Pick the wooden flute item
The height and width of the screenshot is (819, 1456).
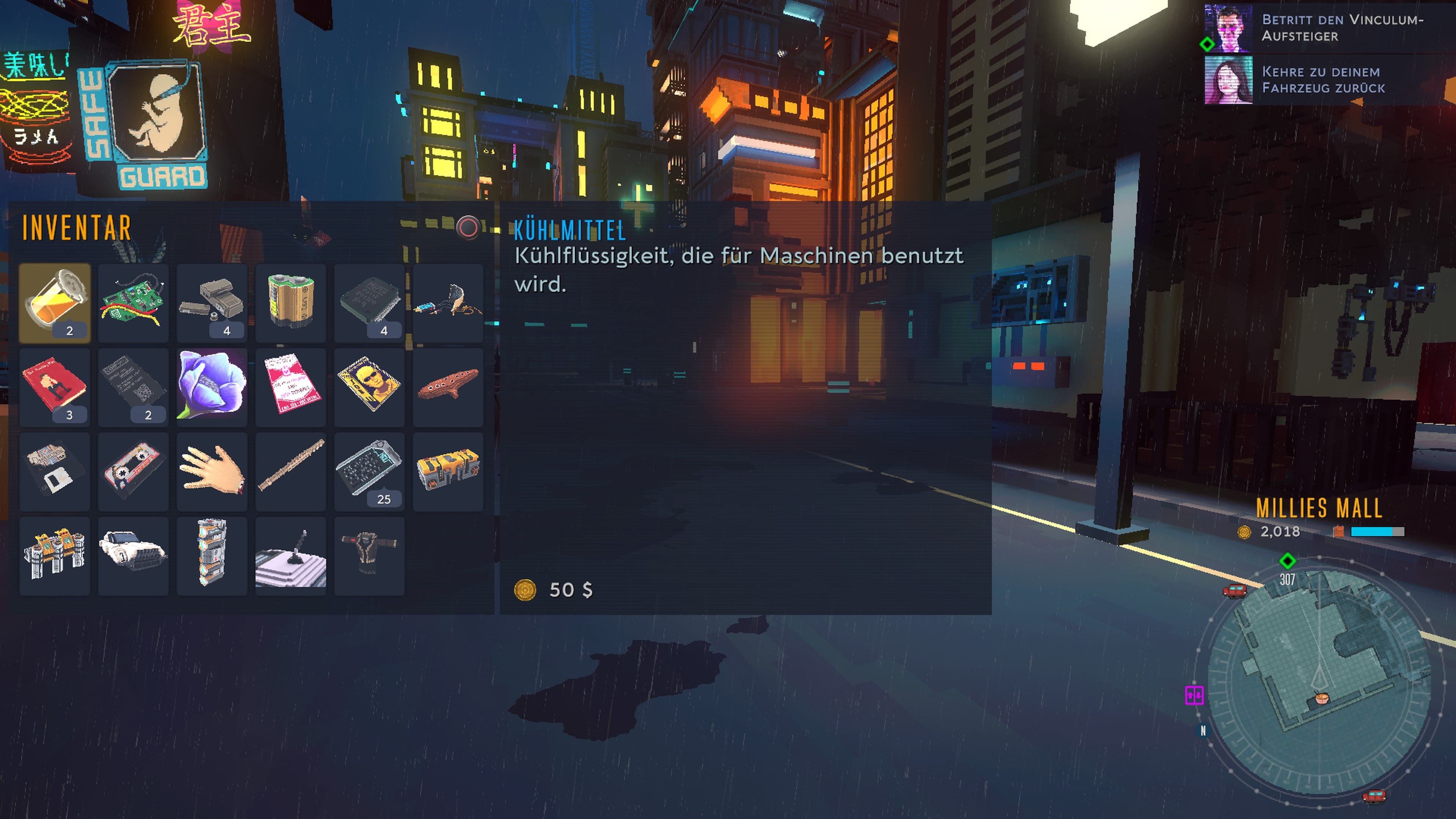tap(290, 471)
